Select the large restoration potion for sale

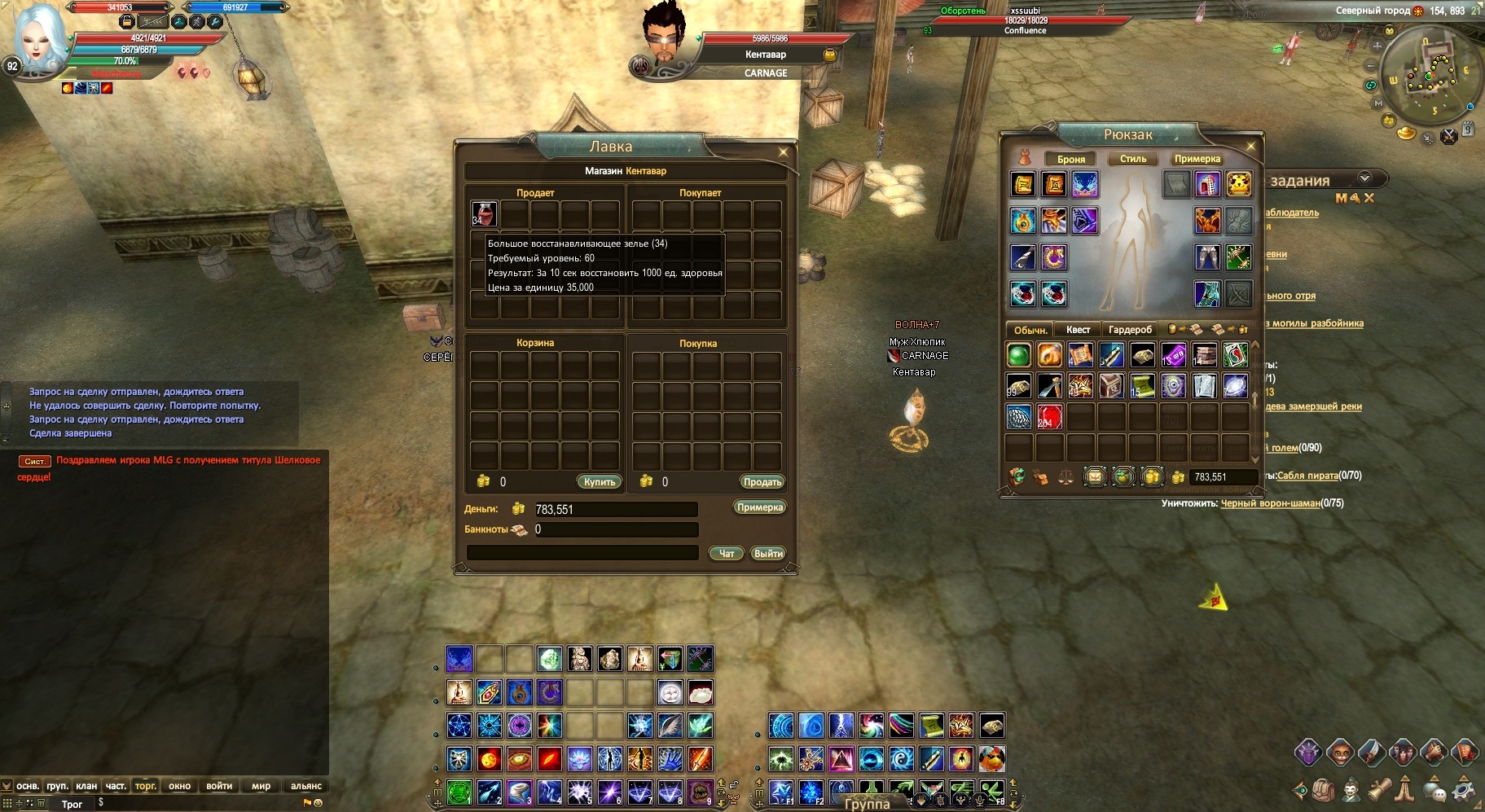point(484,214)
